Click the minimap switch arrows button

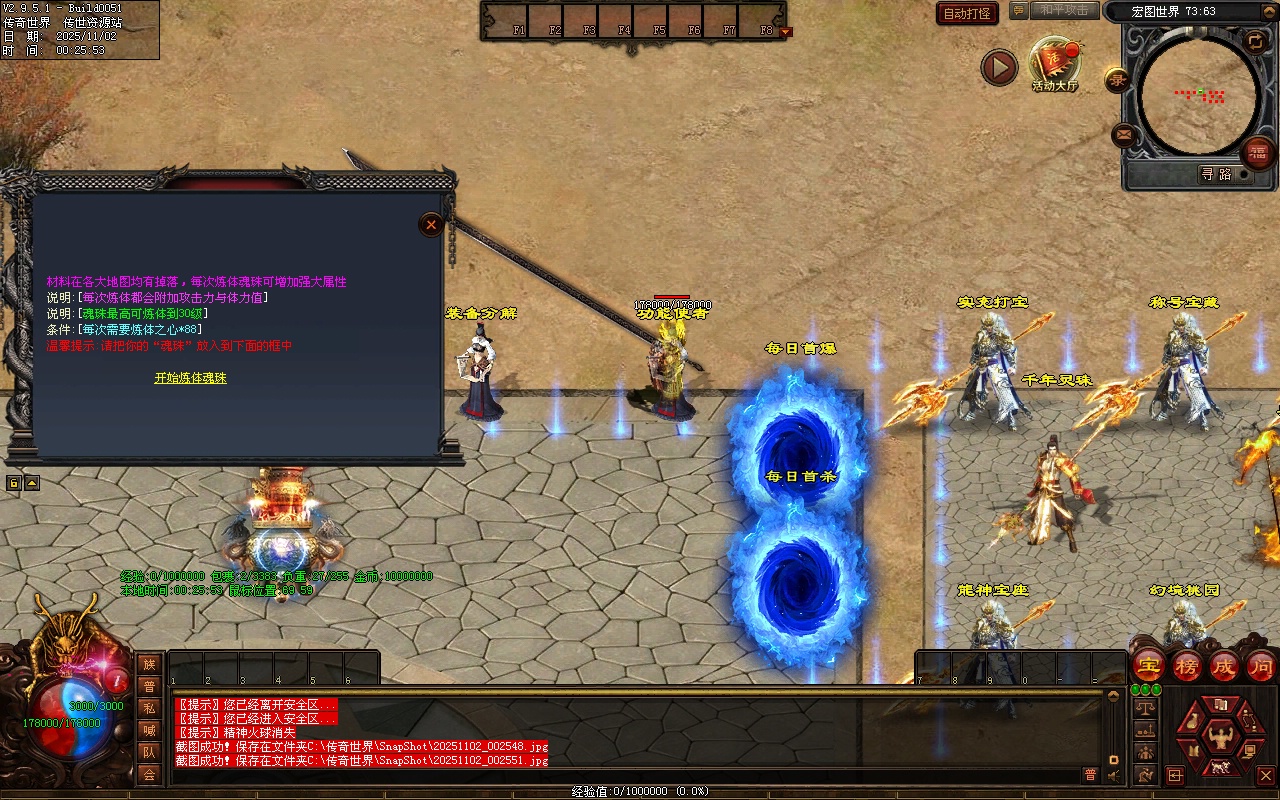tap(1255, 40)
